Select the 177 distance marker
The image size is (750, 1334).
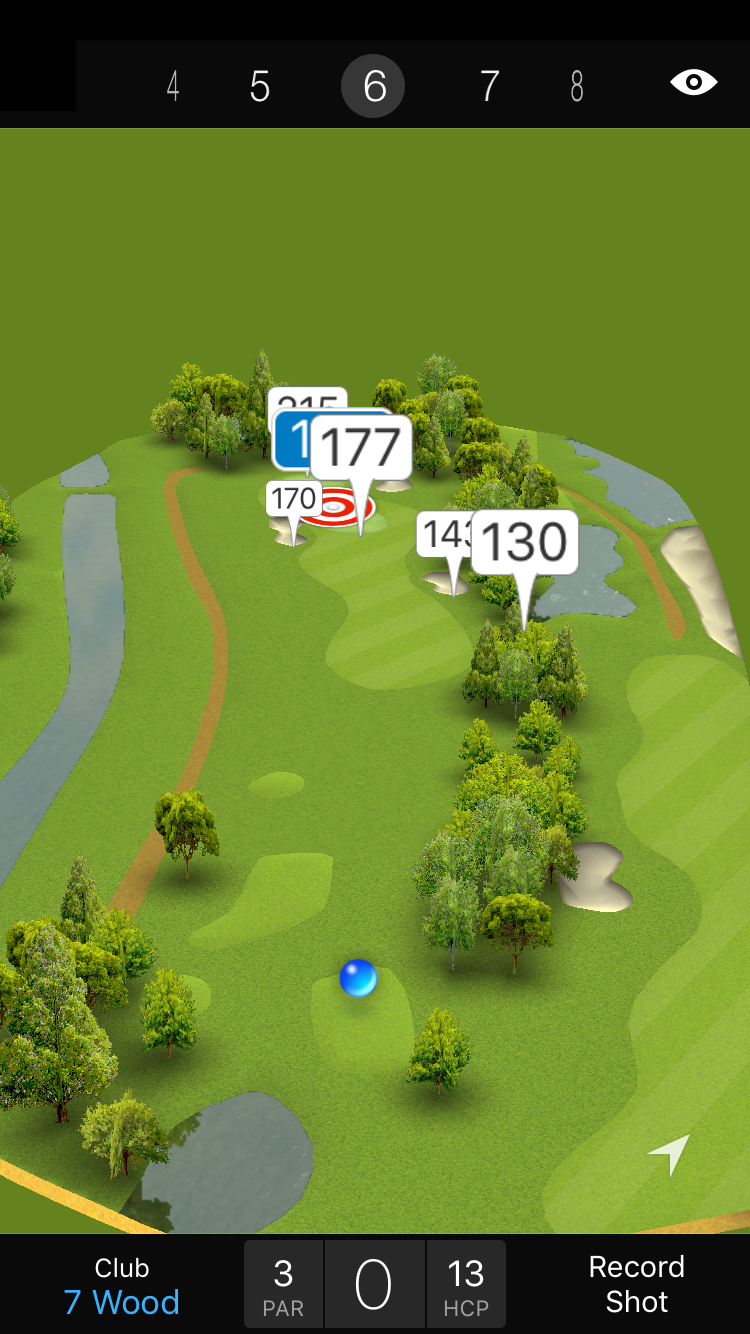click(x=361, y=447)
